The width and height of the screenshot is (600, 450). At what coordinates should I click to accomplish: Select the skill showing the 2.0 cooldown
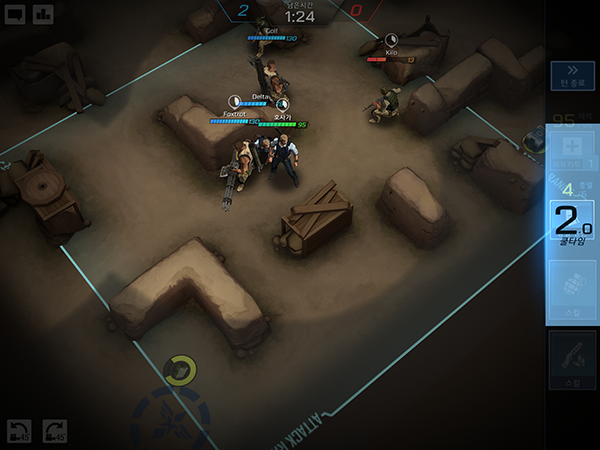pyautogui.click(x=572, y=222)
